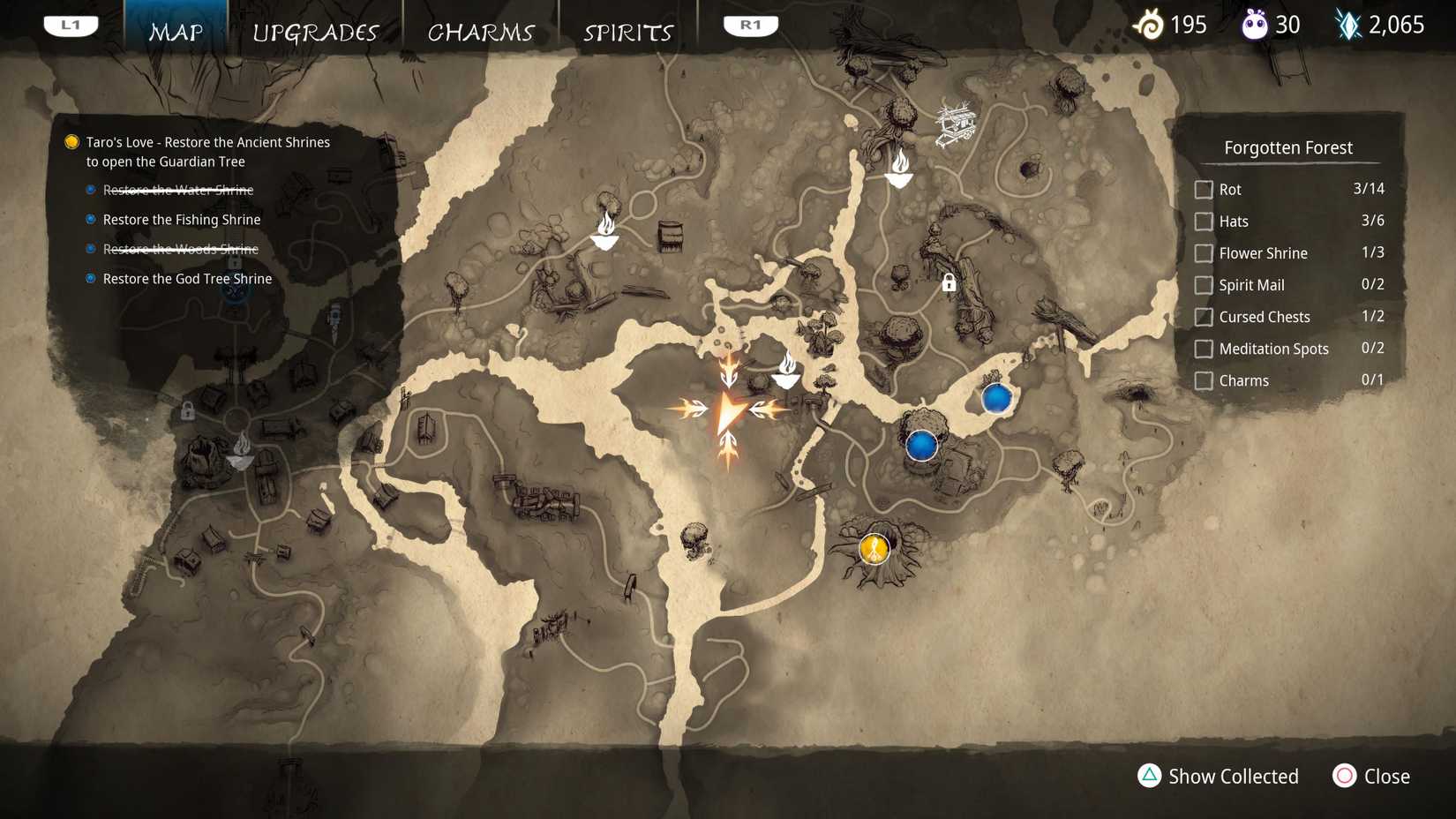The height and width of the screenshot is (819, 1456).
Task: Click the Restore the God Tree Shrine objective
Action: [x=186, y=278]
